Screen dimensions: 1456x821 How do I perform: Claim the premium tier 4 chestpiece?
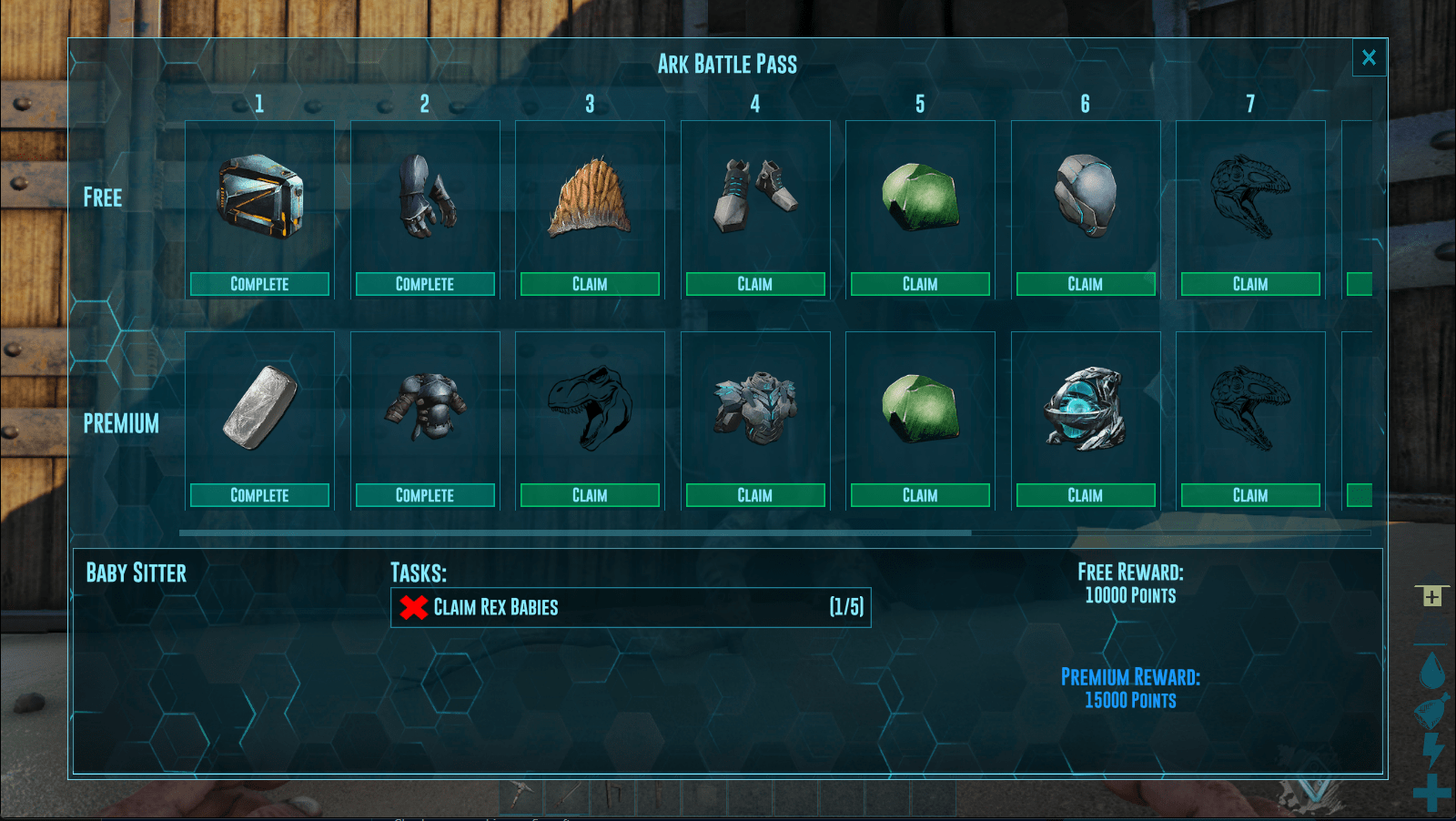[x=754, y=495]
